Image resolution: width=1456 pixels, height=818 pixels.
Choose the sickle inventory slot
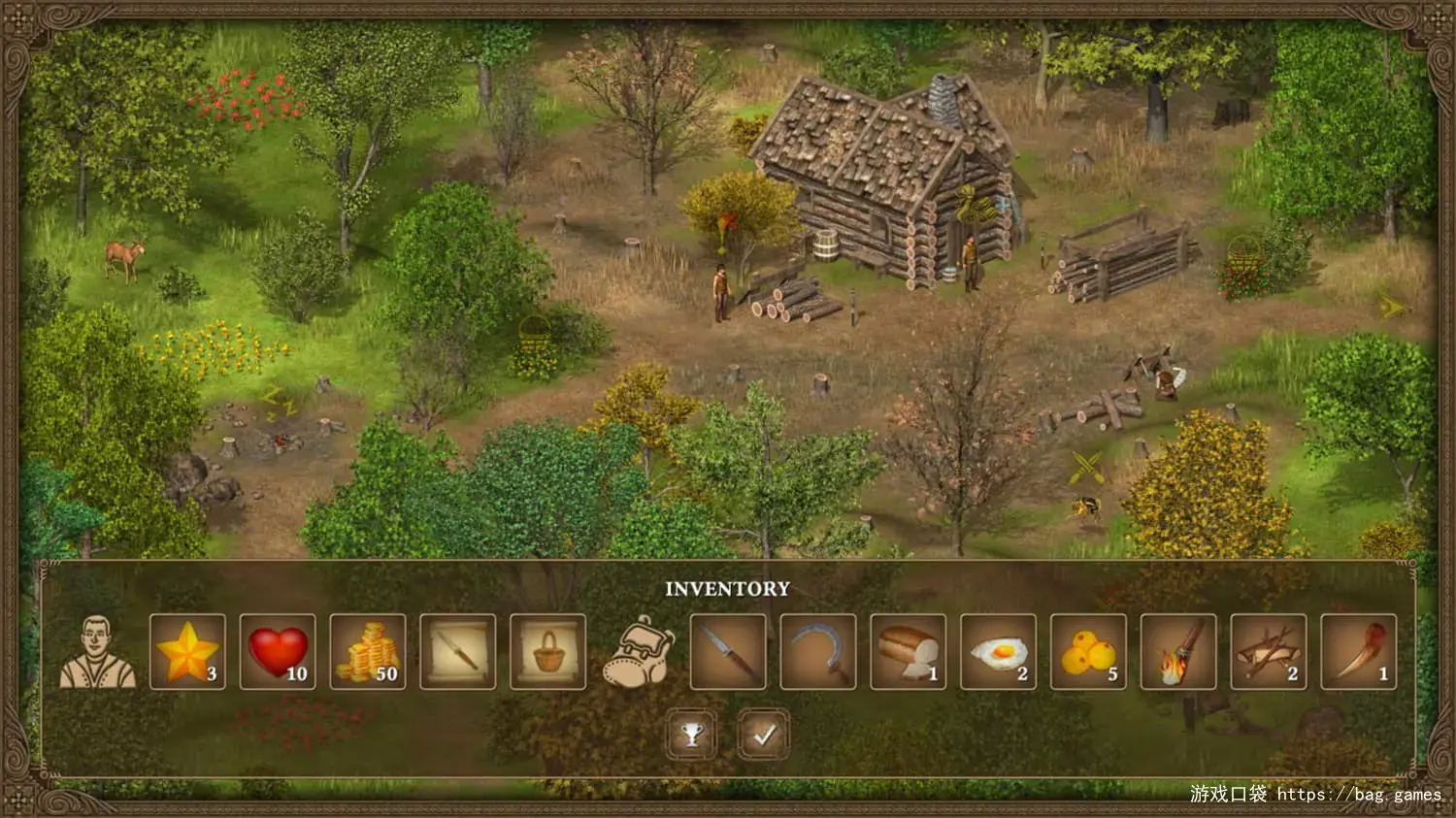pos(818,652)
